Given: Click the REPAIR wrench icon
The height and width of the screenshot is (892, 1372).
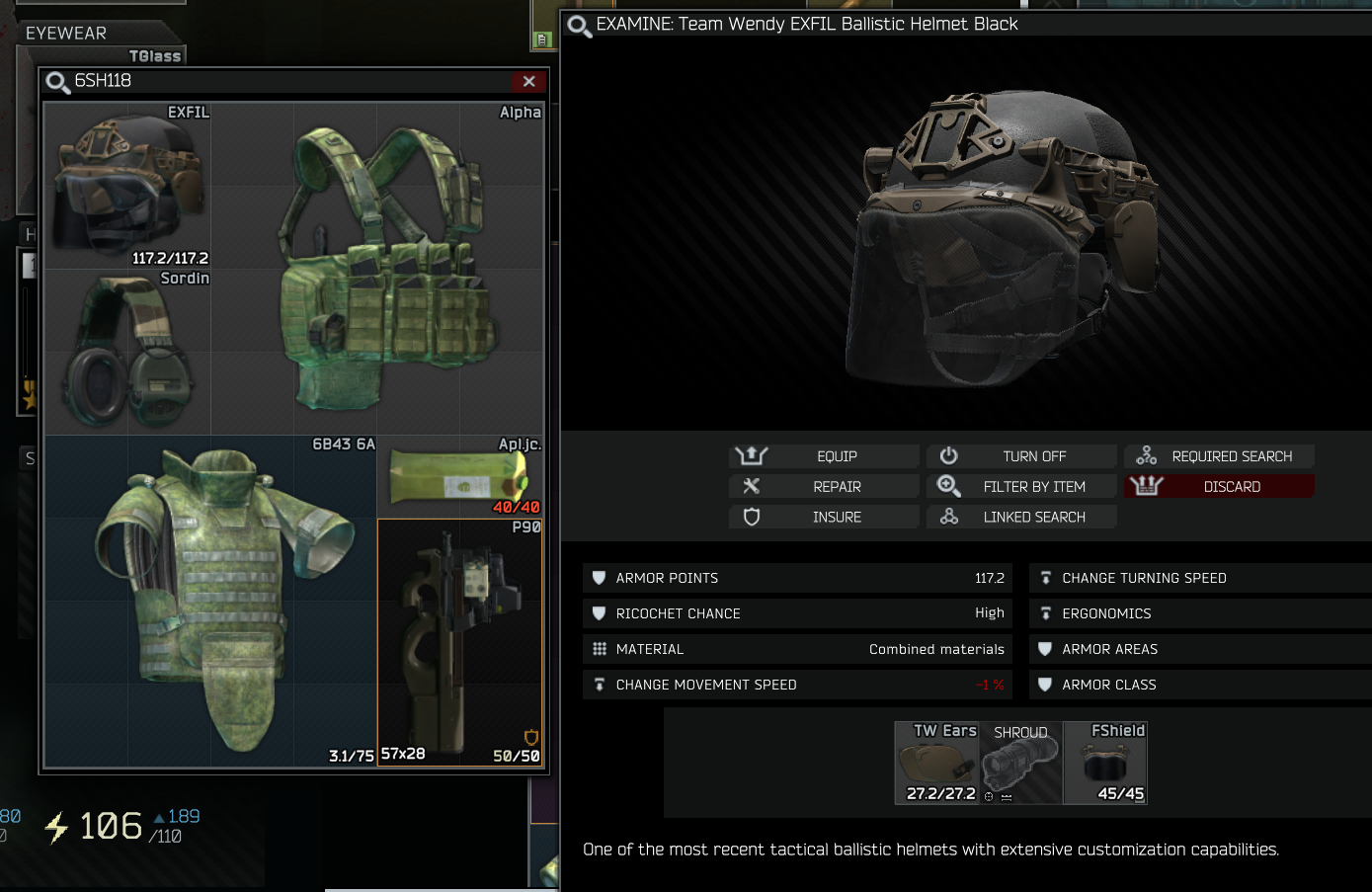Looking at the screenshot, I should [x=752, y=486].
